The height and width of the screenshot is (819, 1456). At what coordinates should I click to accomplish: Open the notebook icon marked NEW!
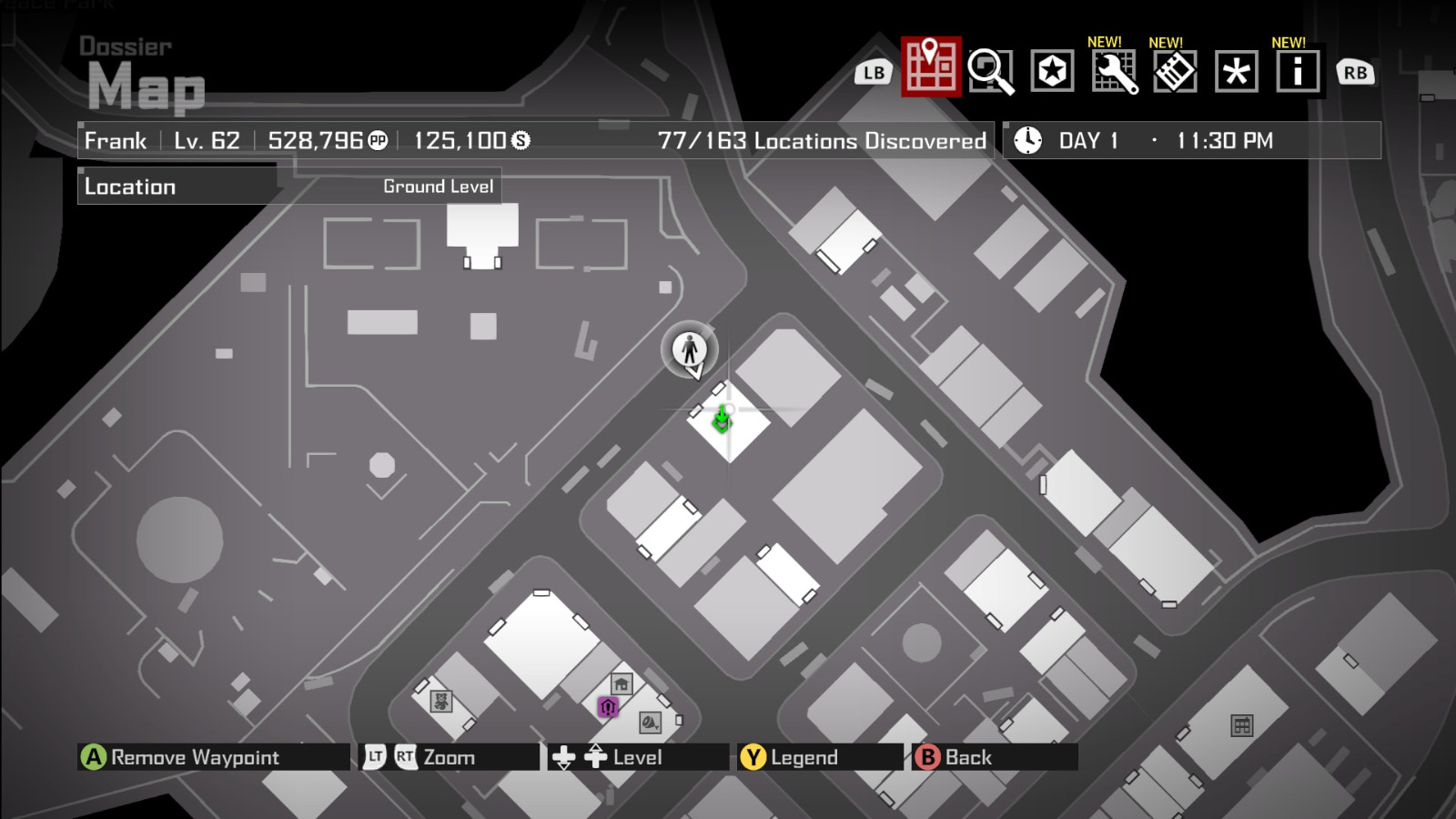click(x=1175, y=71)
